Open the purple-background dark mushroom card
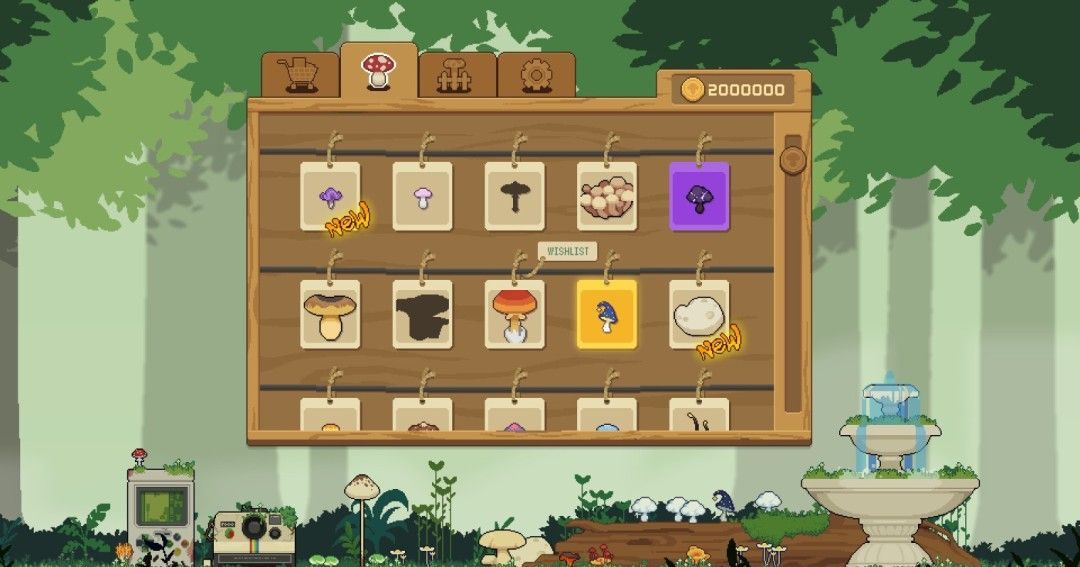Screen dimensions: 1080x567 [698, 197]
